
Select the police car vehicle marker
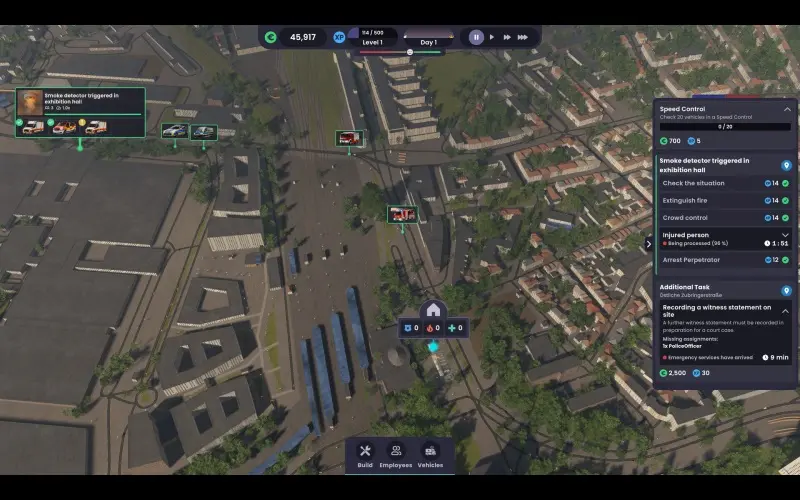pyautogui.click(x=174, y=131)
